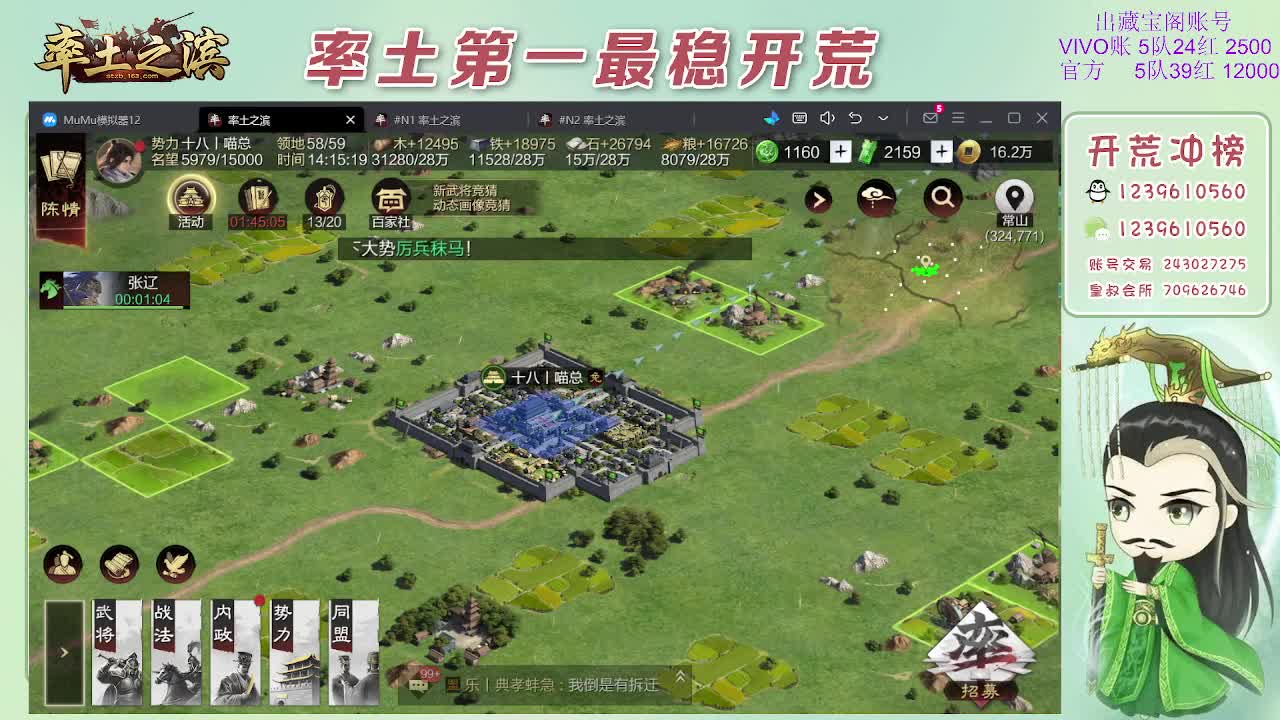The image size is (1280, 720).
Task: Expand the side arrow button beside menu banners
Action: 62,650
